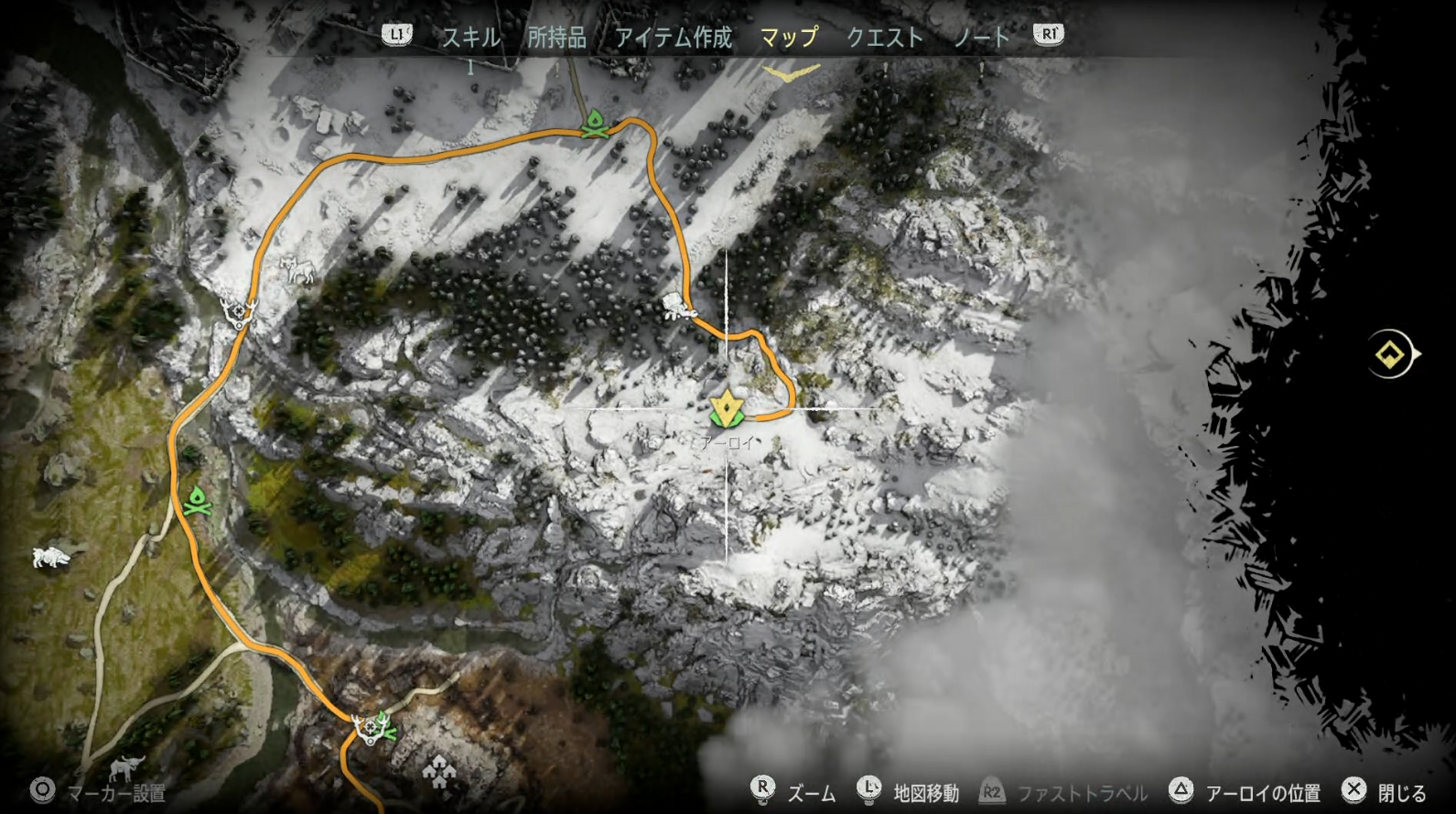
Task: Go to the アイテム作成 crafting tab
Action: pyautogui.click(x=674, y=37)
